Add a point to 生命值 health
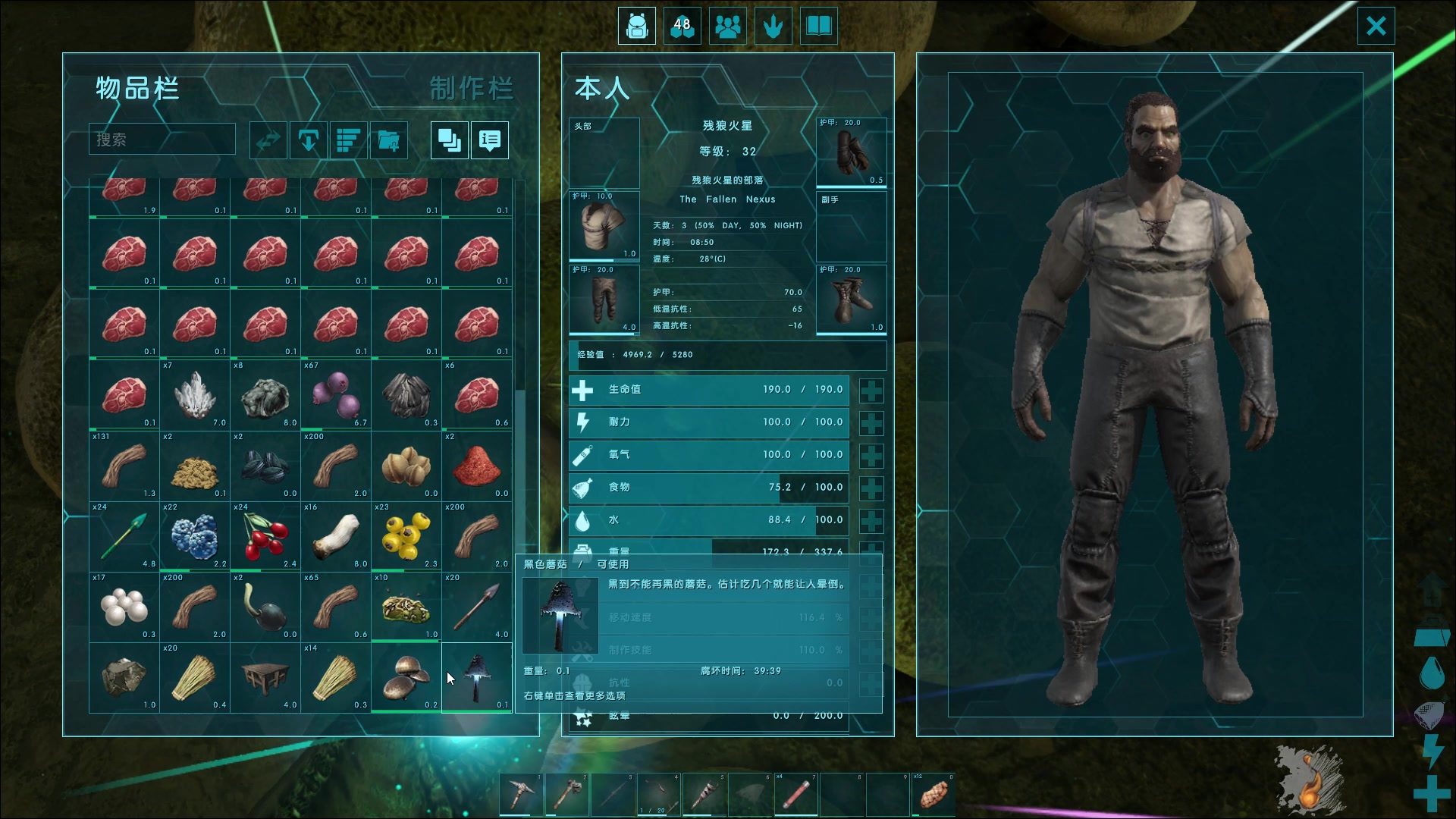This screenshot has height=819, width=1456. click(x=871, y=391)
